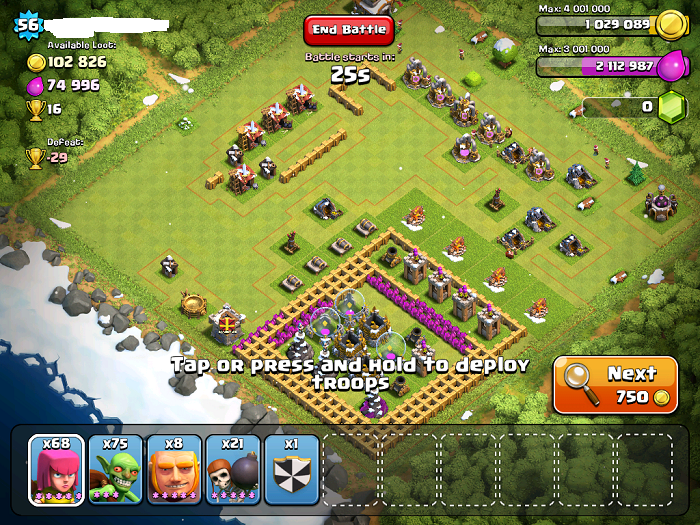
Task: Select the Clan Castle shield card
Action: pyautogui.click(x=291, y=469)
